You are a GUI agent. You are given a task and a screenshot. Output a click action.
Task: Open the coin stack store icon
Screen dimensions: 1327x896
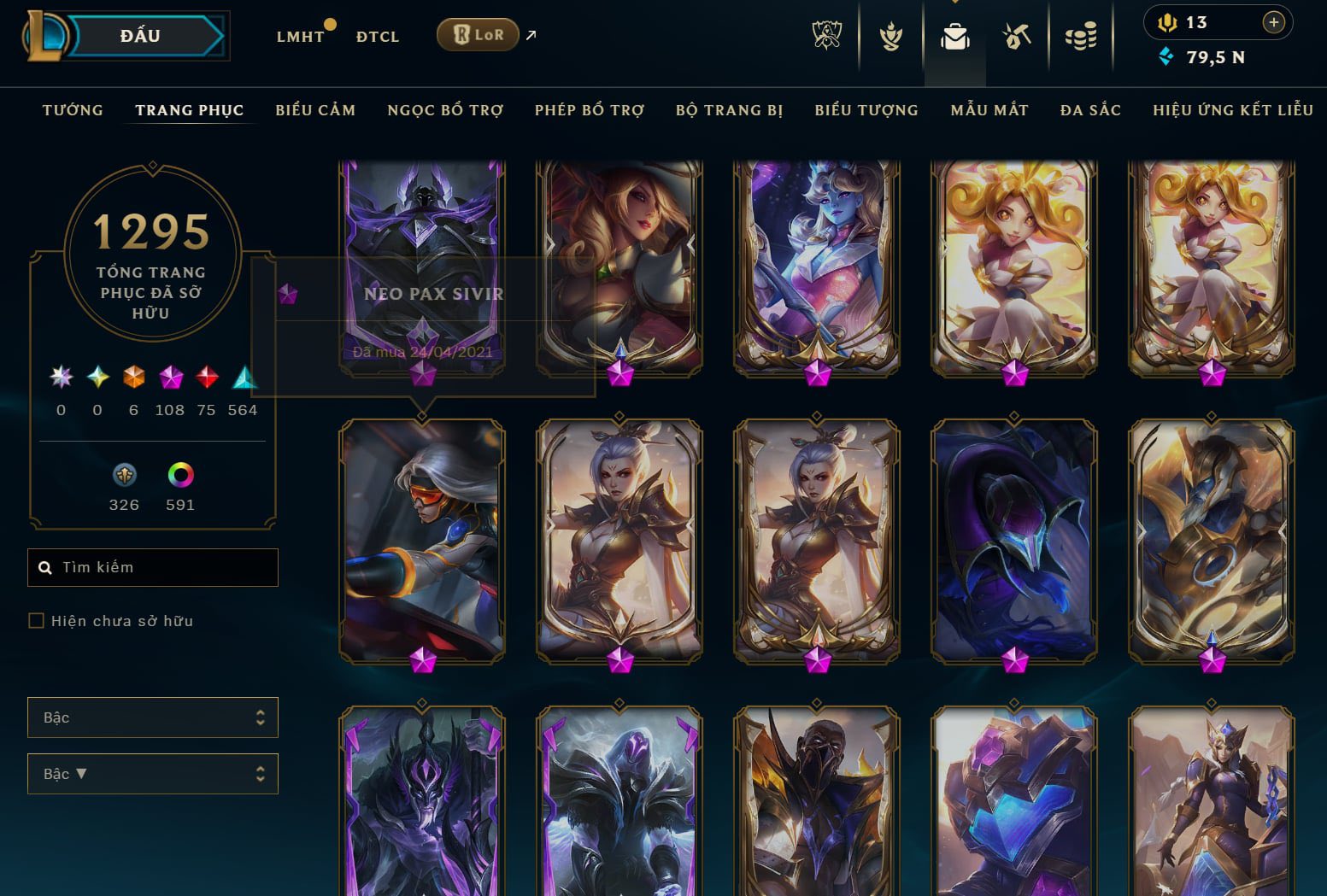click(1080, 37)
